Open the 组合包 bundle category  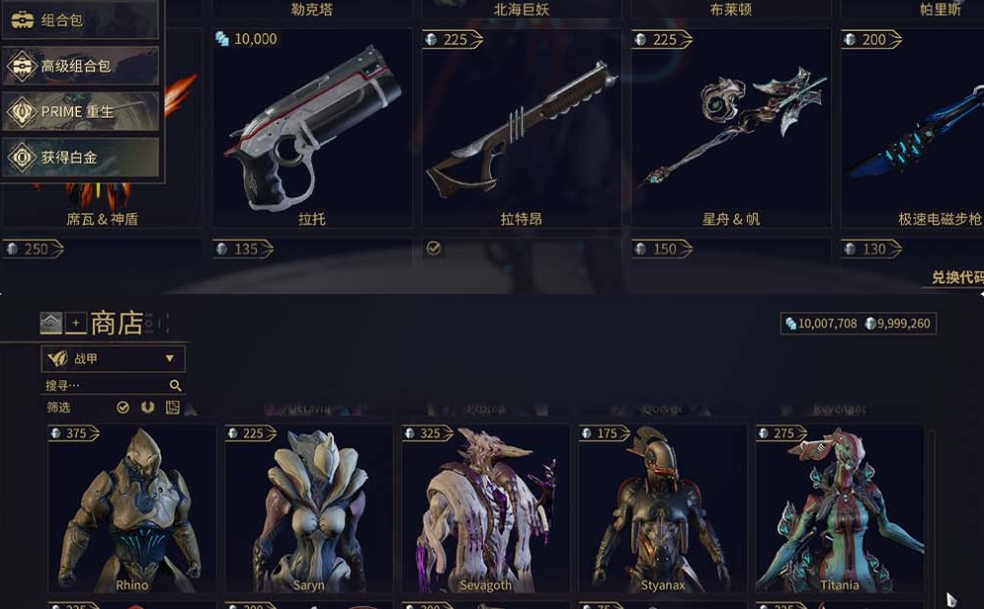point(80,20)
